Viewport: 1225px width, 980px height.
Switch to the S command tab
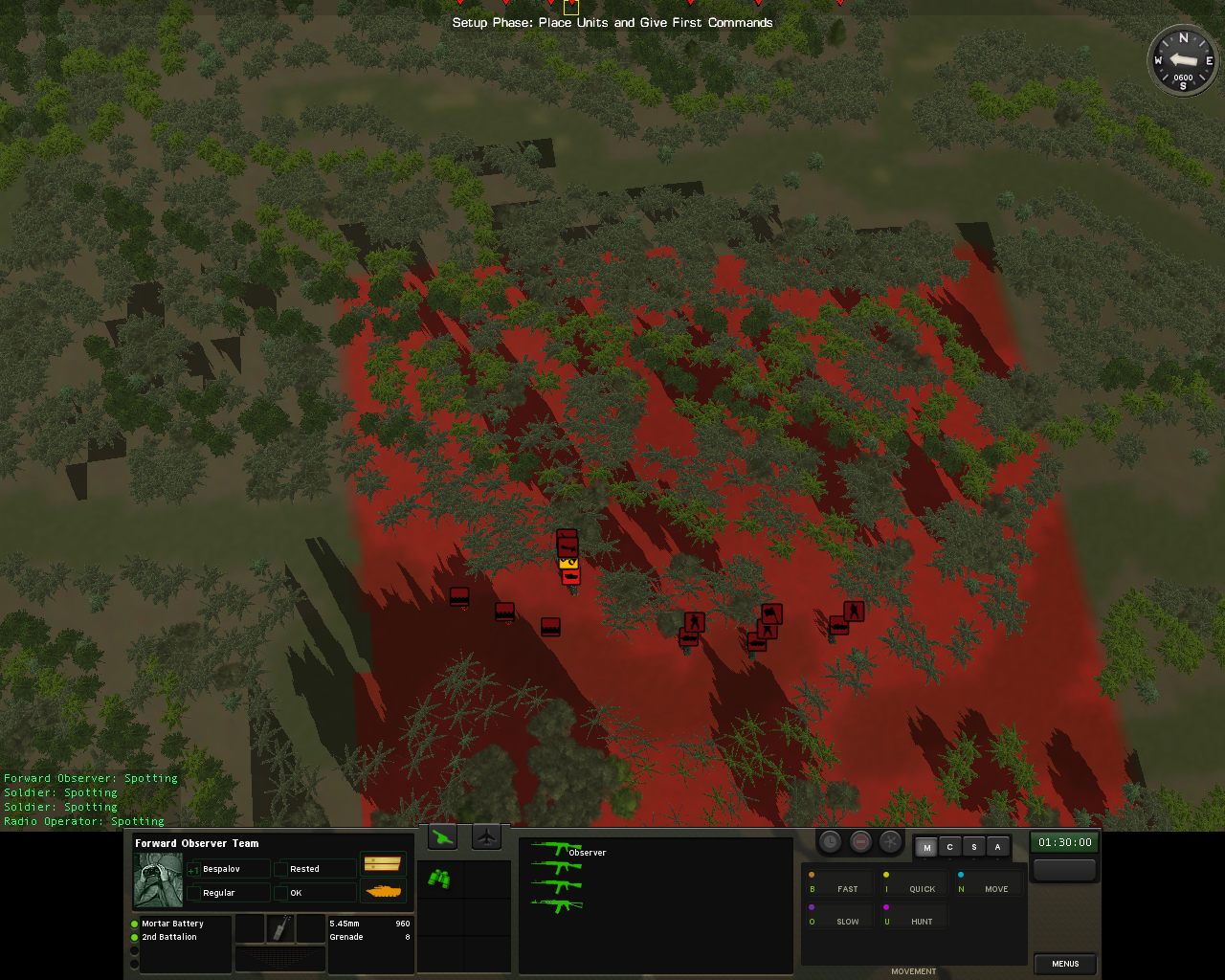click(973, 847)
